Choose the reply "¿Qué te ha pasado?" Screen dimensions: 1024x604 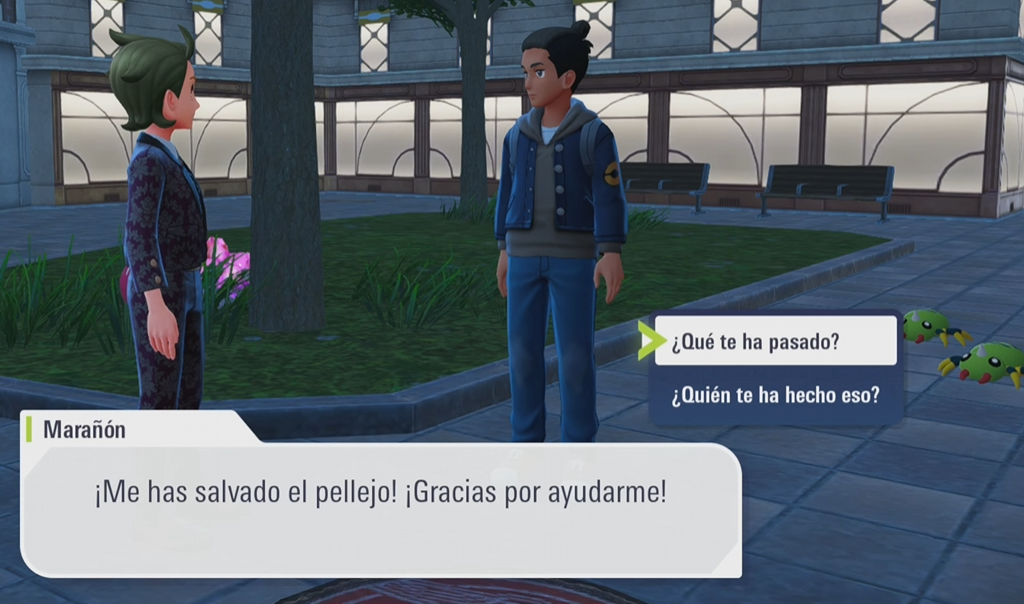pos(775,342)
